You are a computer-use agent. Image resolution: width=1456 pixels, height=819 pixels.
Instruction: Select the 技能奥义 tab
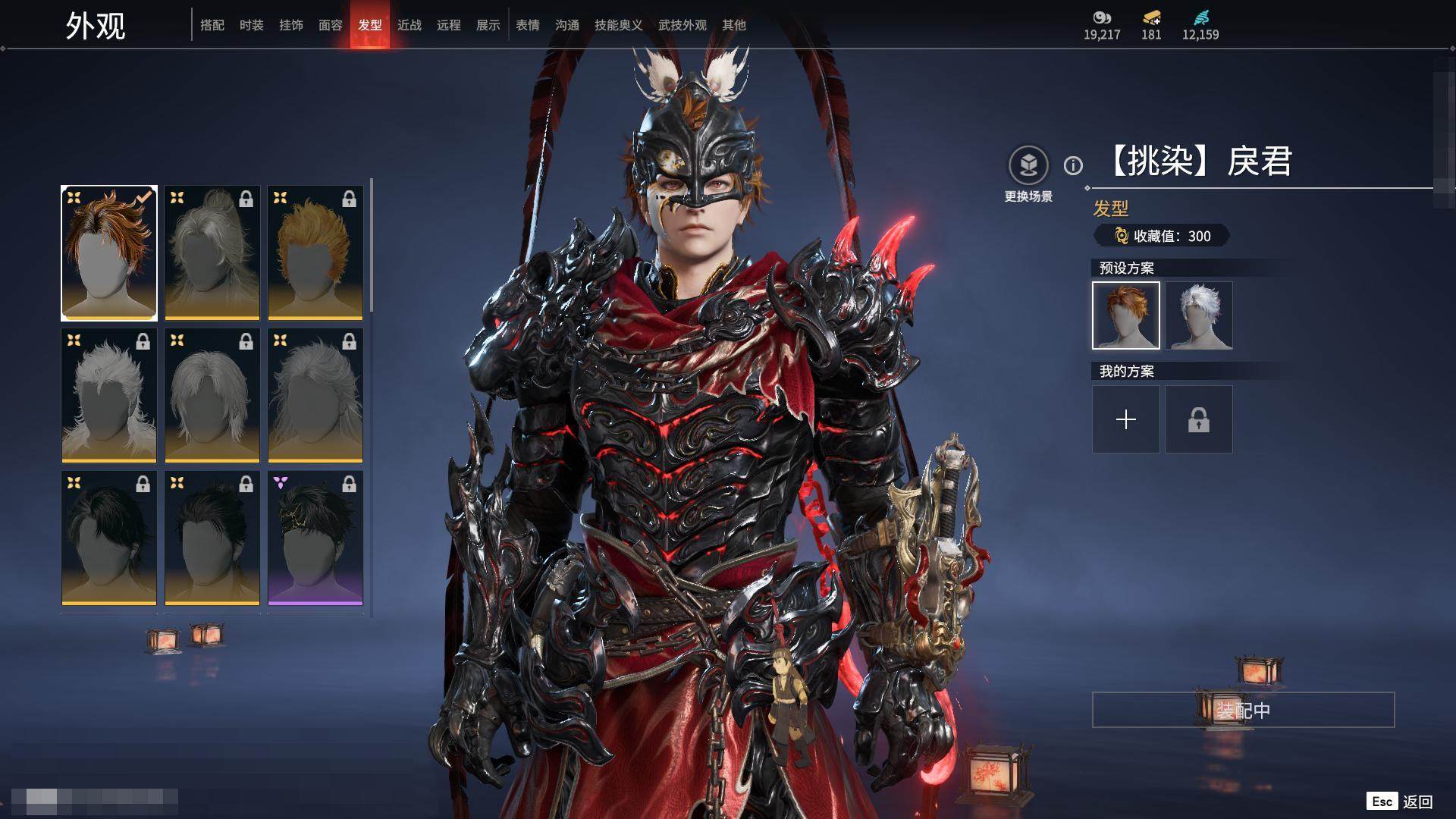pyautogui.click(x=618, y=25)
